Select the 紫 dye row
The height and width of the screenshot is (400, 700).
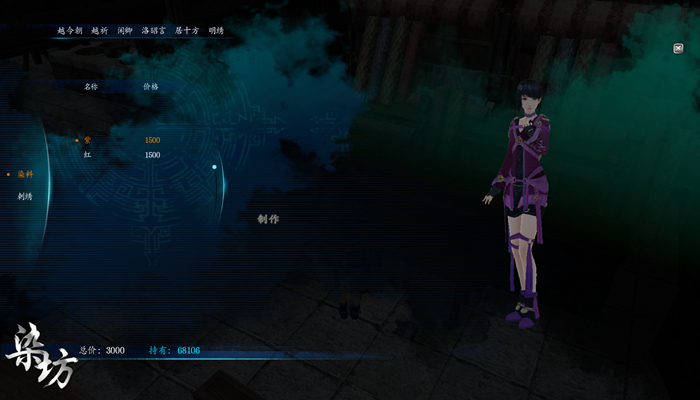[88, 141]
